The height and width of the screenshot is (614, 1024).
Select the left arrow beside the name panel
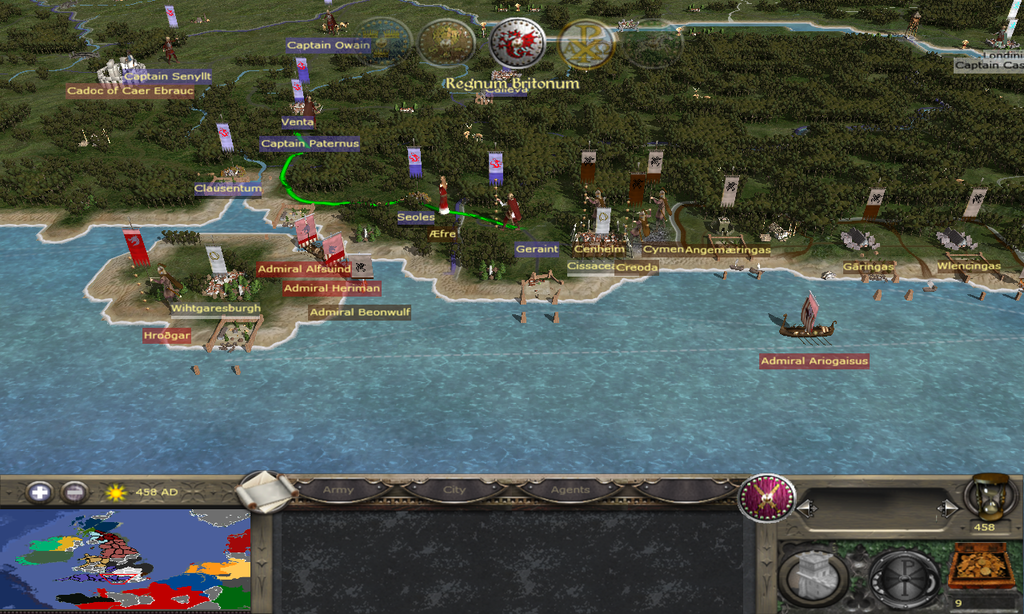[x=803, y=509]
